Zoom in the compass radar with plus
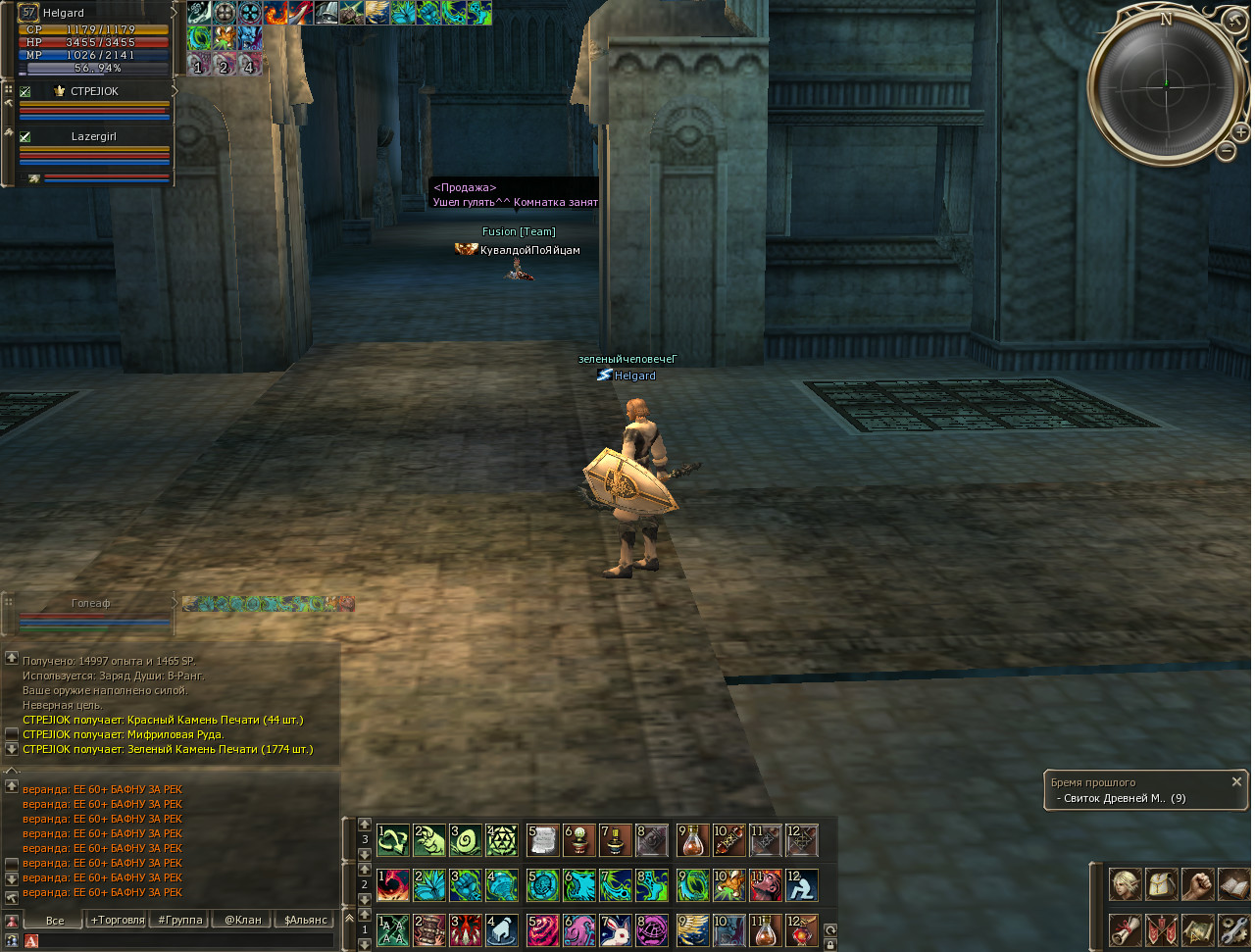1255x952 pixels. [1240, 131]
